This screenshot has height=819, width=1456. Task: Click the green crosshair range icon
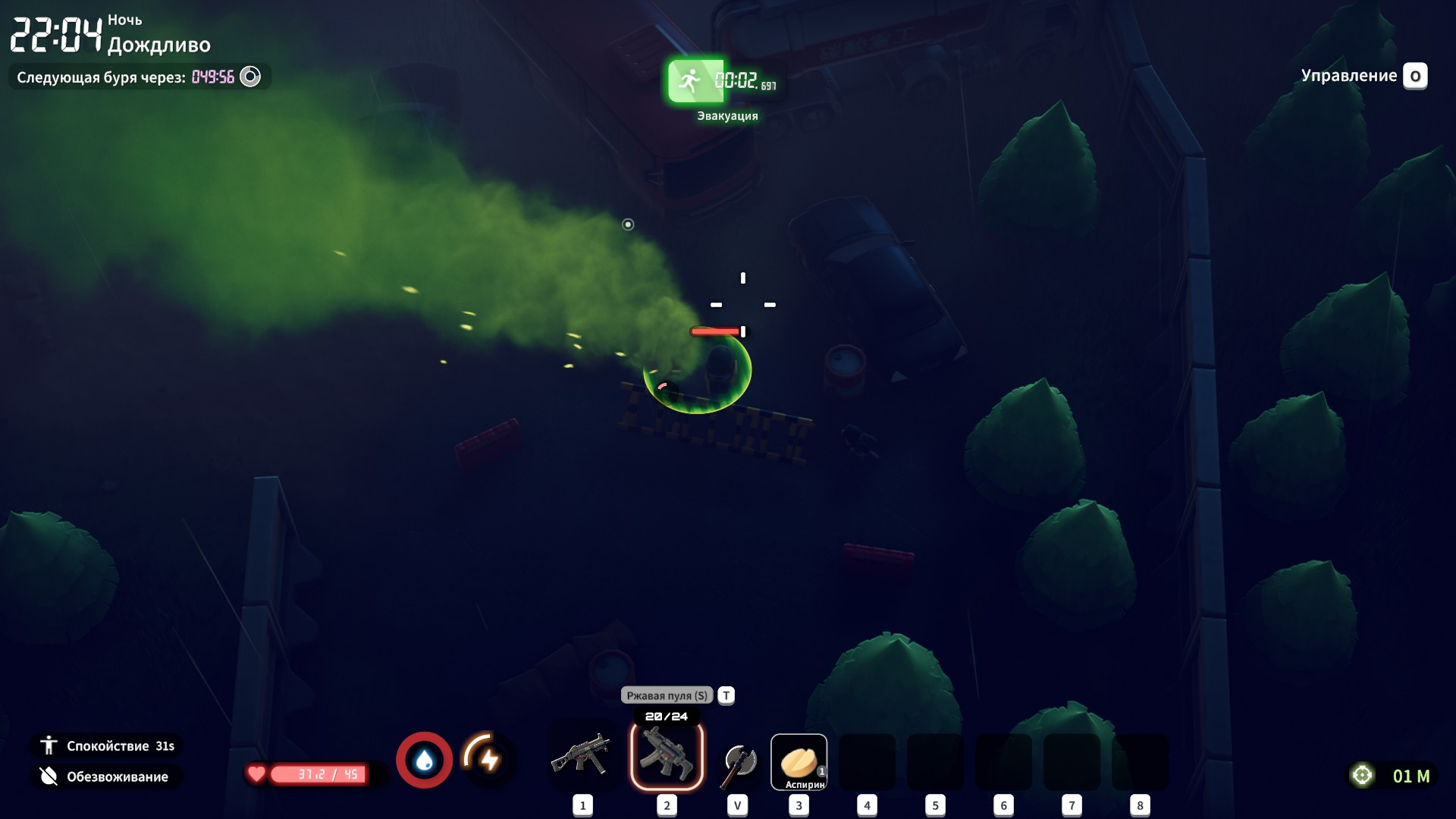(x=1362, y=775)
